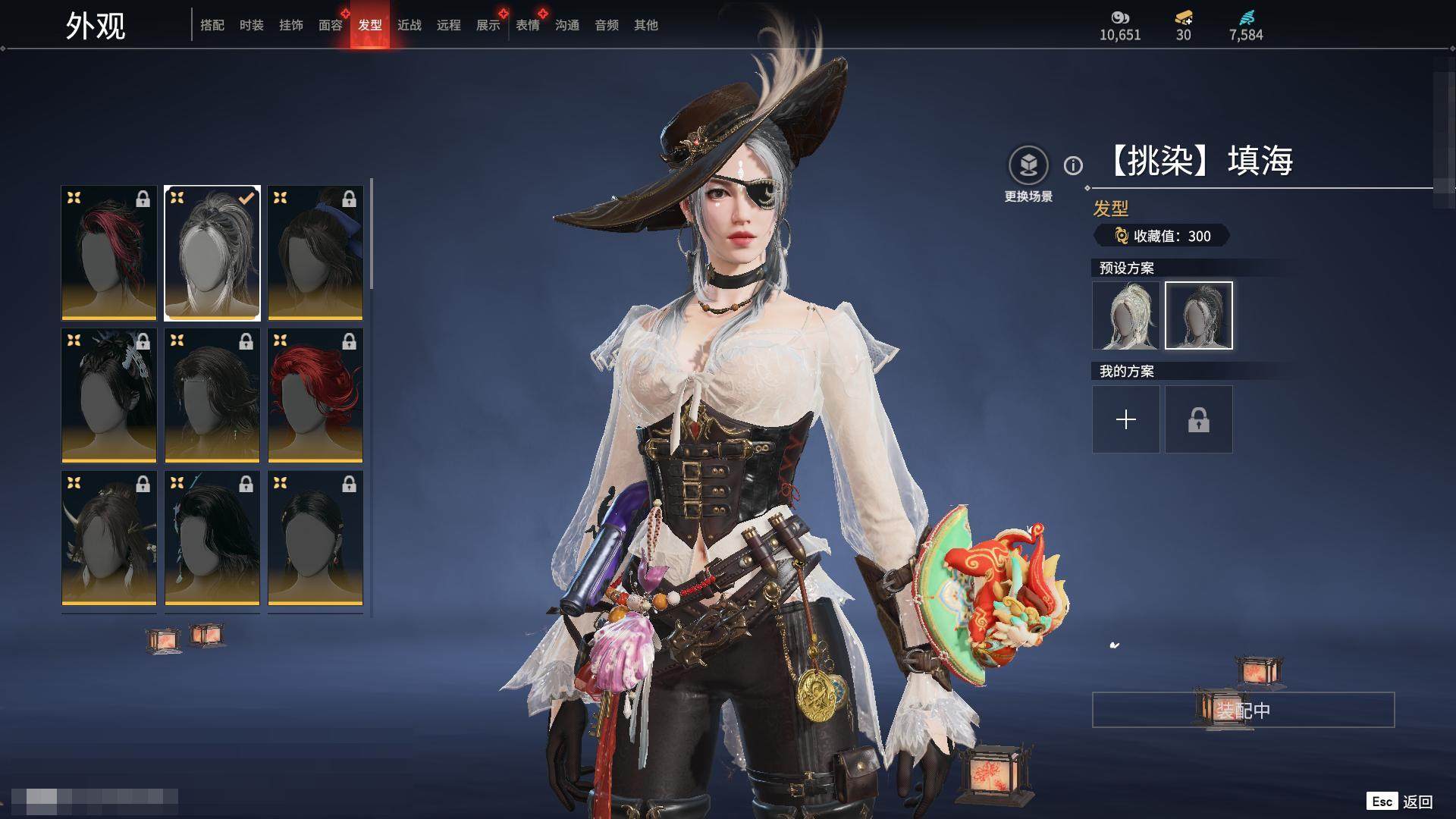The width and height of the screenshot is (1456, 819).
Task: Open the 时装 tab
Action: [252, 25]
